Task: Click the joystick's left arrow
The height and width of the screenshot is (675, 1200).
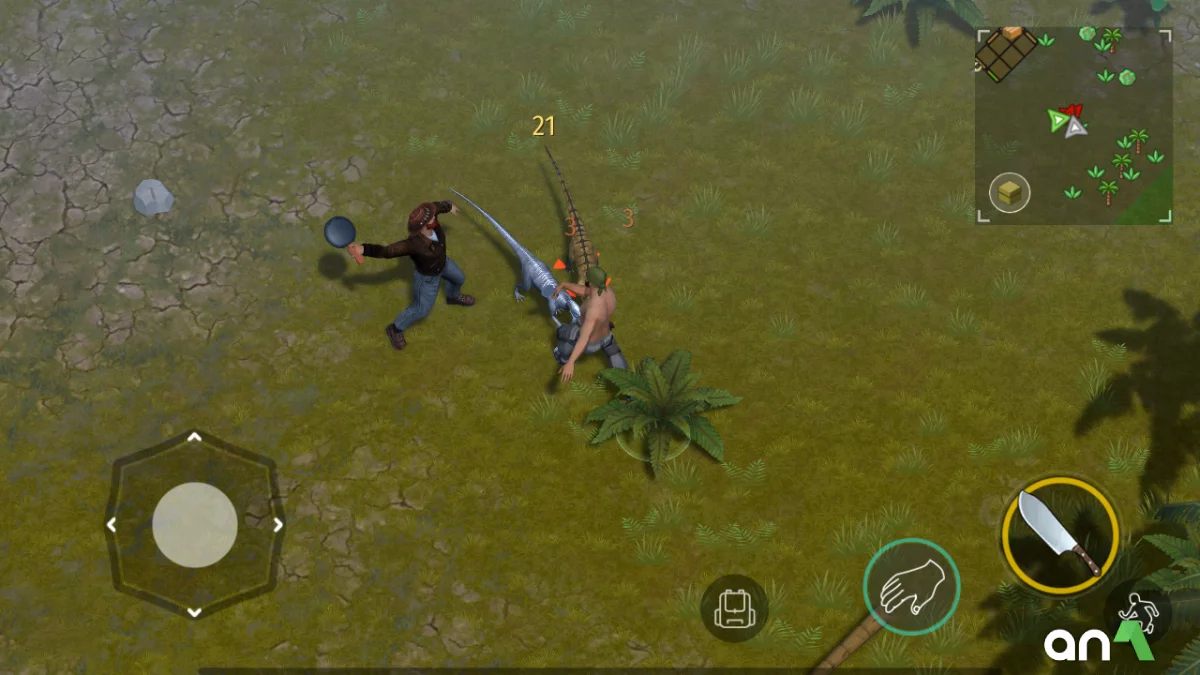Action: [x=112, y=524]
